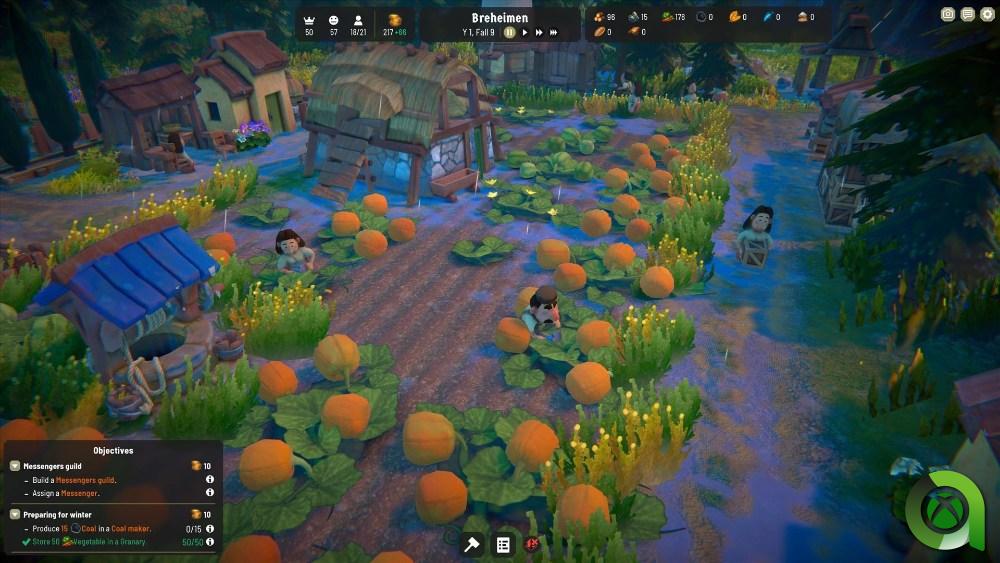Open the hammer build menu
1000x563 pixels.
tap(472, 544)
